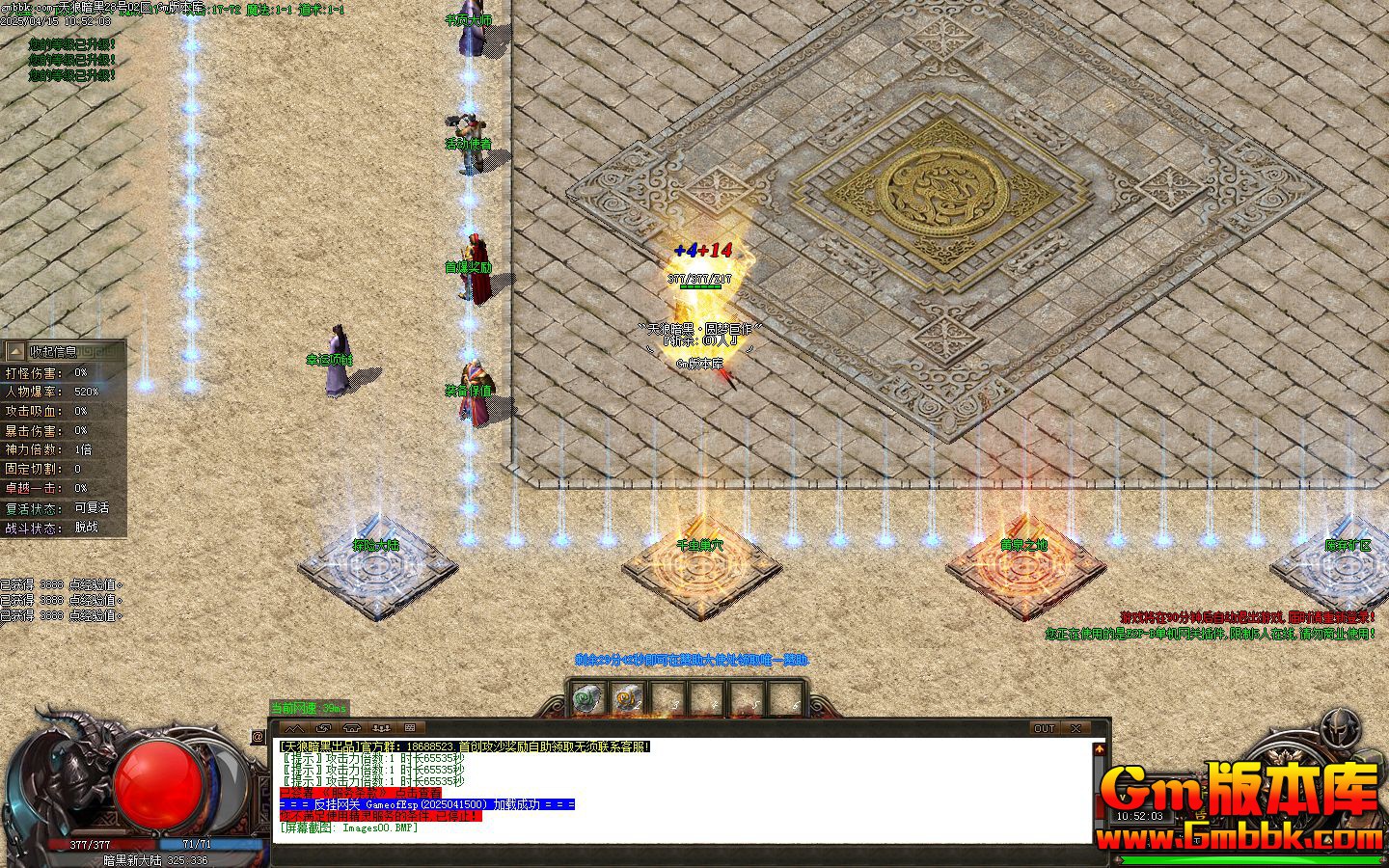Image resolution: width=1389 pixels, height=868 pixels.
Task: Open whisper chat with the second chat toolbar icon
Action: [322, 727]
